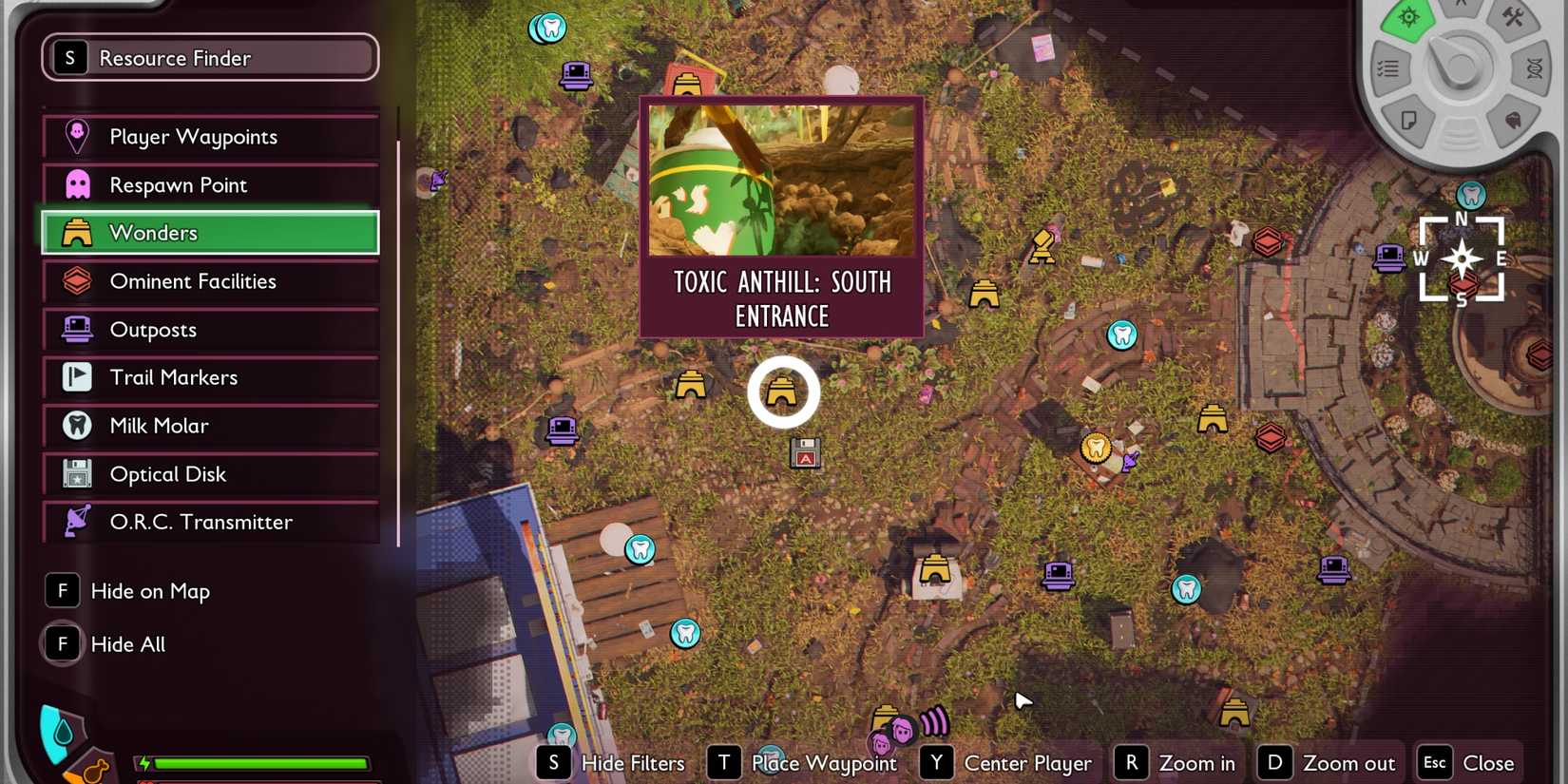The image size is (1568, 784).
Task: Toggle the Wonders map filter
Action: point(210,232)
